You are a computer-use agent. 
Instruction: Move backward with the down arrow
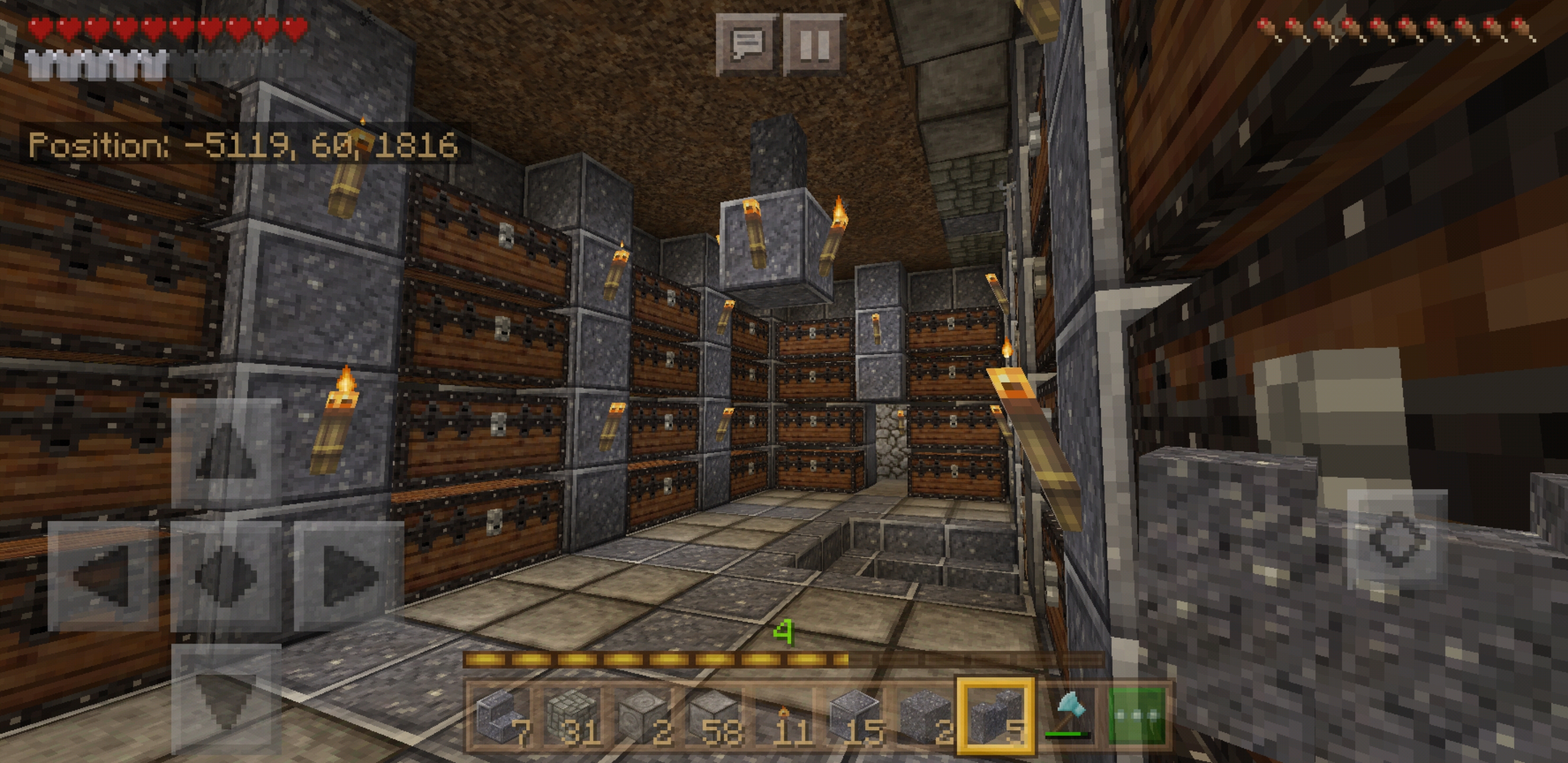[226, 698]
